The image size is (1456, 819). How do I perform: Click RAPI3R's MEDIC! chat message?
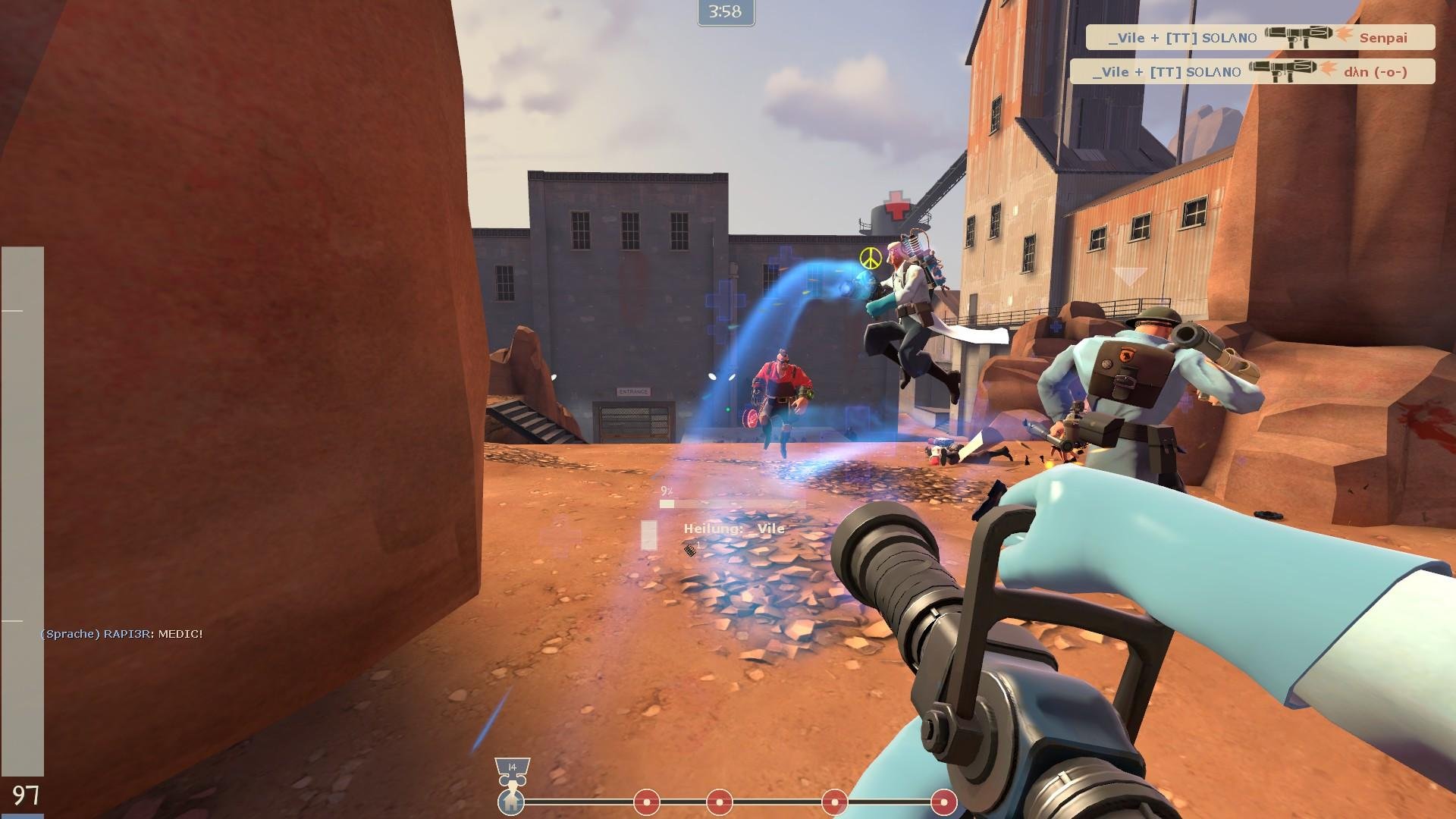[x=121, y=634]
